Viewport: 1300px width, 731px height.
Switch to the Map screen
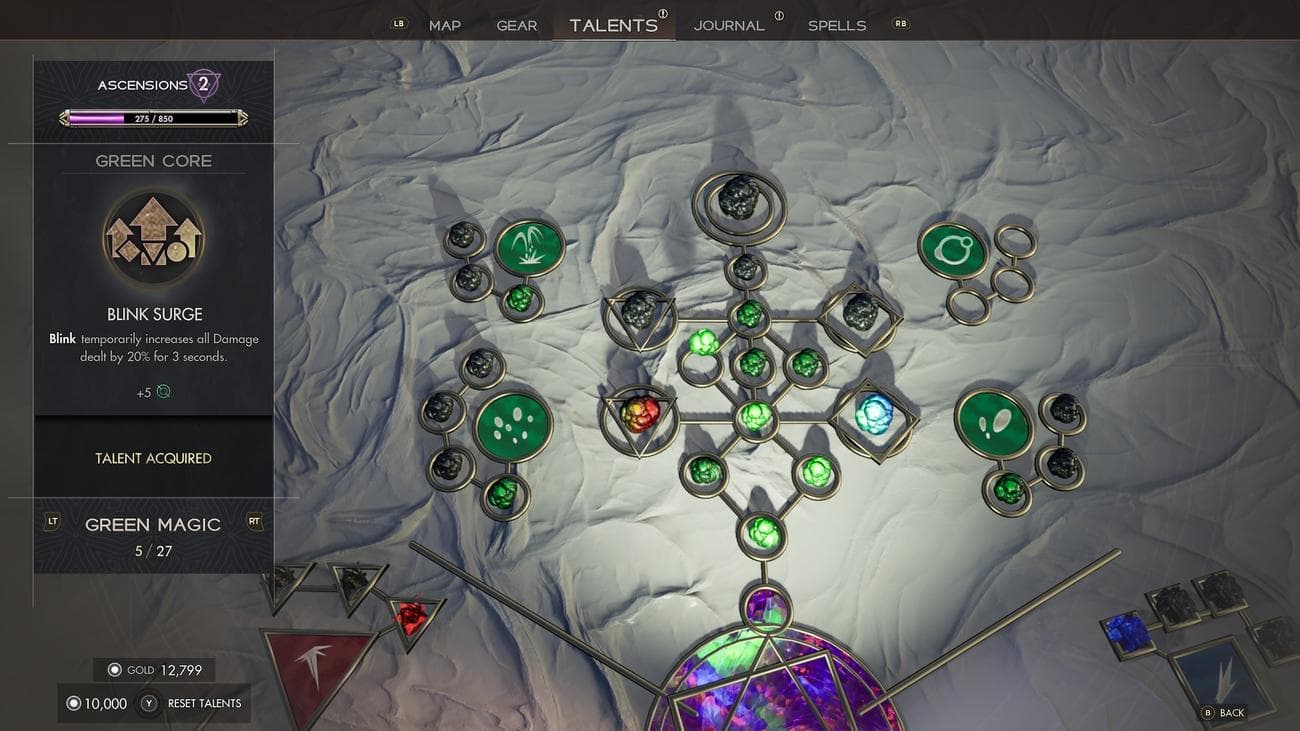click(444, 25)
